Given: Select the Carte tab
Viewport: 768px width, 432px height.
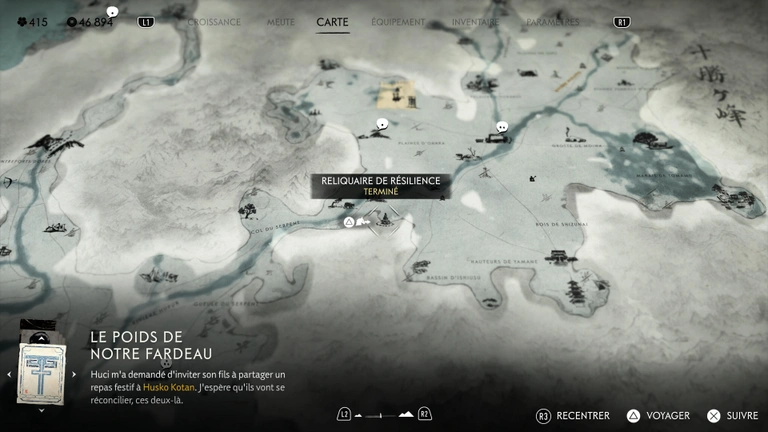Looking at the screenshot, I should pyautogui.click(x=332, y=21).
